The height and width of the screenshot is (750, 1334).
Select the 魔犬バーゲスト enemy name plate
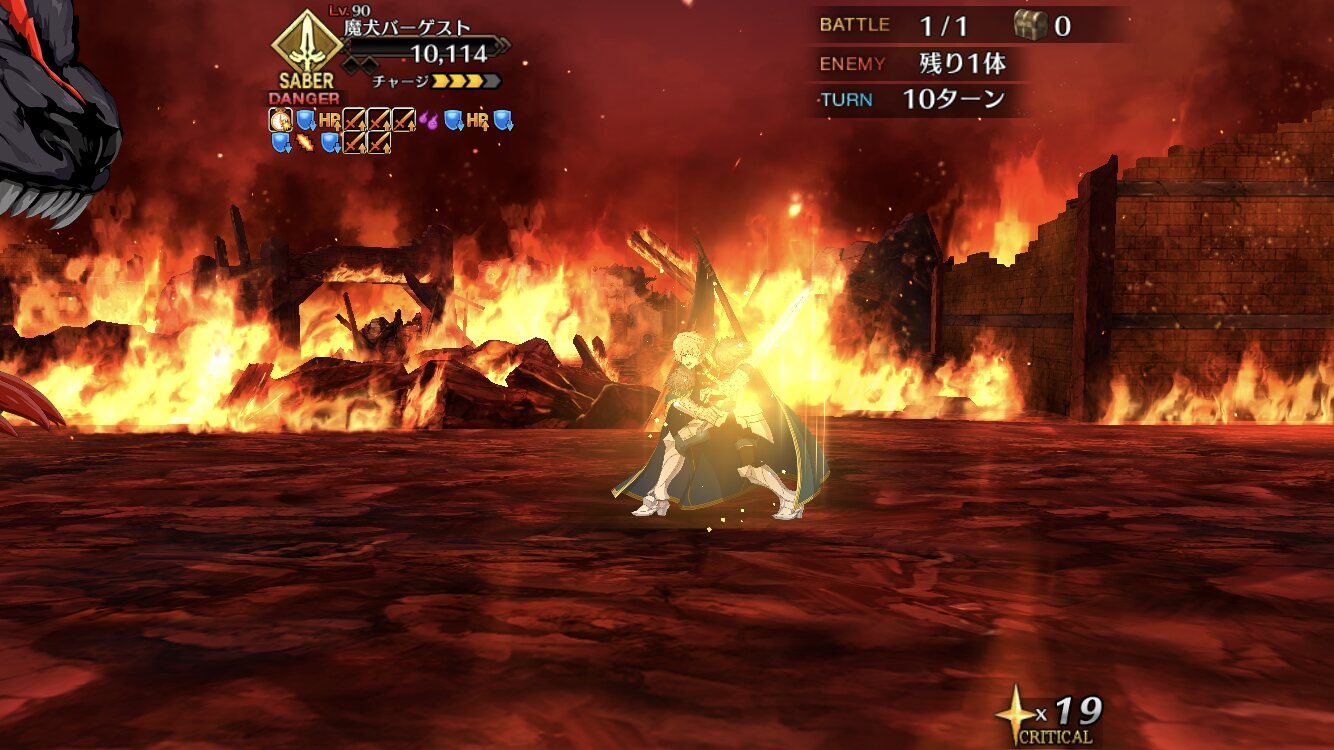tap(407, 29)
